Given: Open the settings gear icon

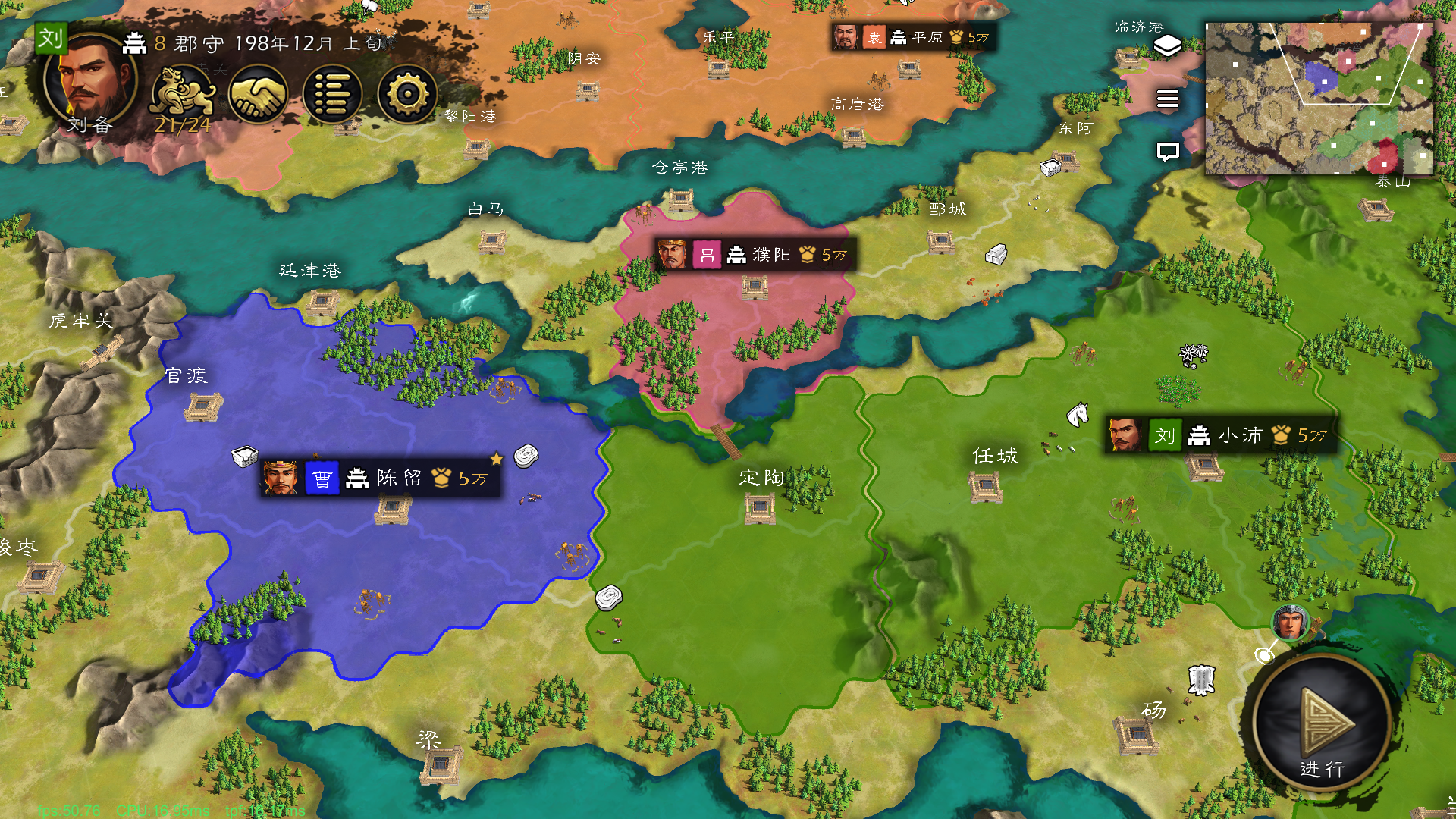Looking at the screenshot, I should (x=407, y=93).
